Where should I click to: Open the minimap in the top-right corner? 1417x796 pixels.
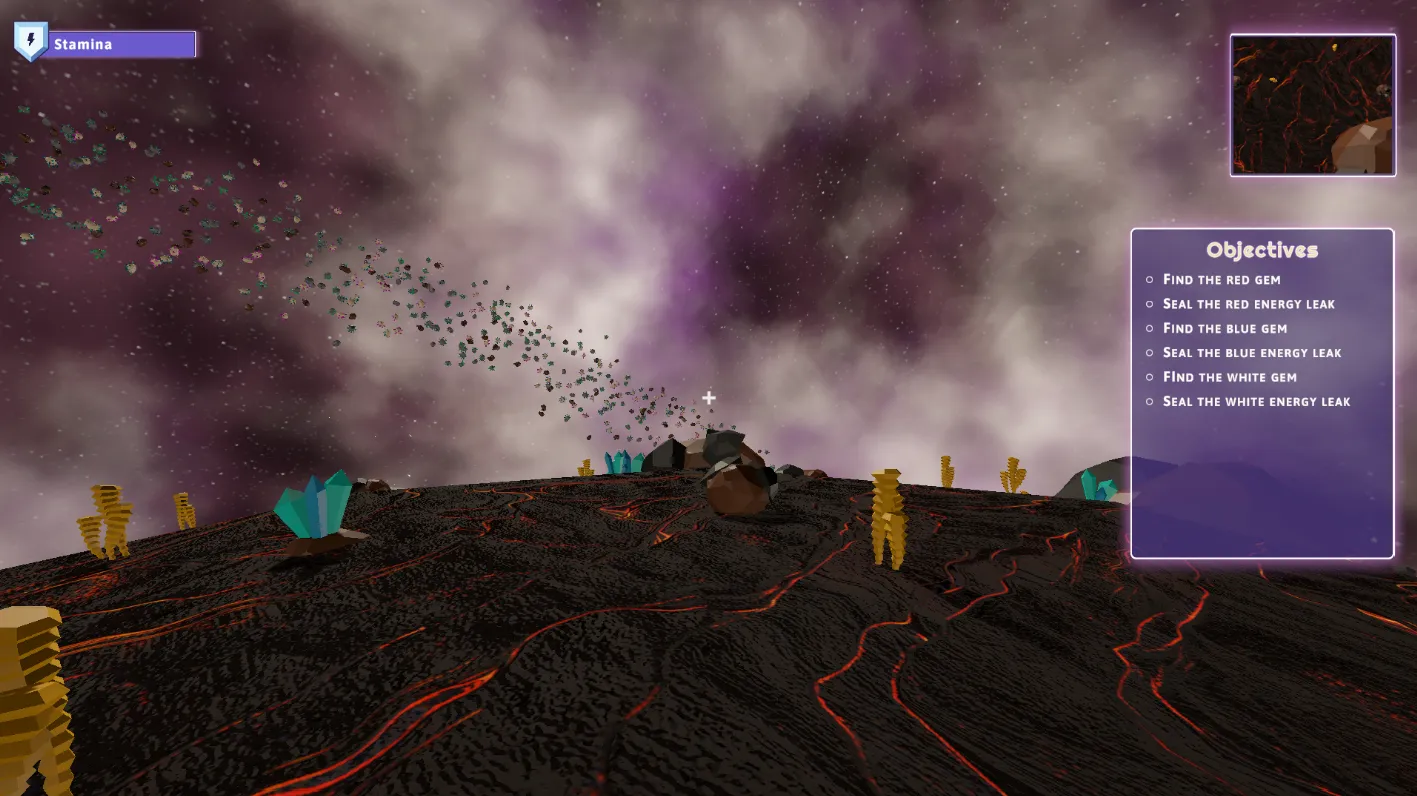(x=1312, y=104)
